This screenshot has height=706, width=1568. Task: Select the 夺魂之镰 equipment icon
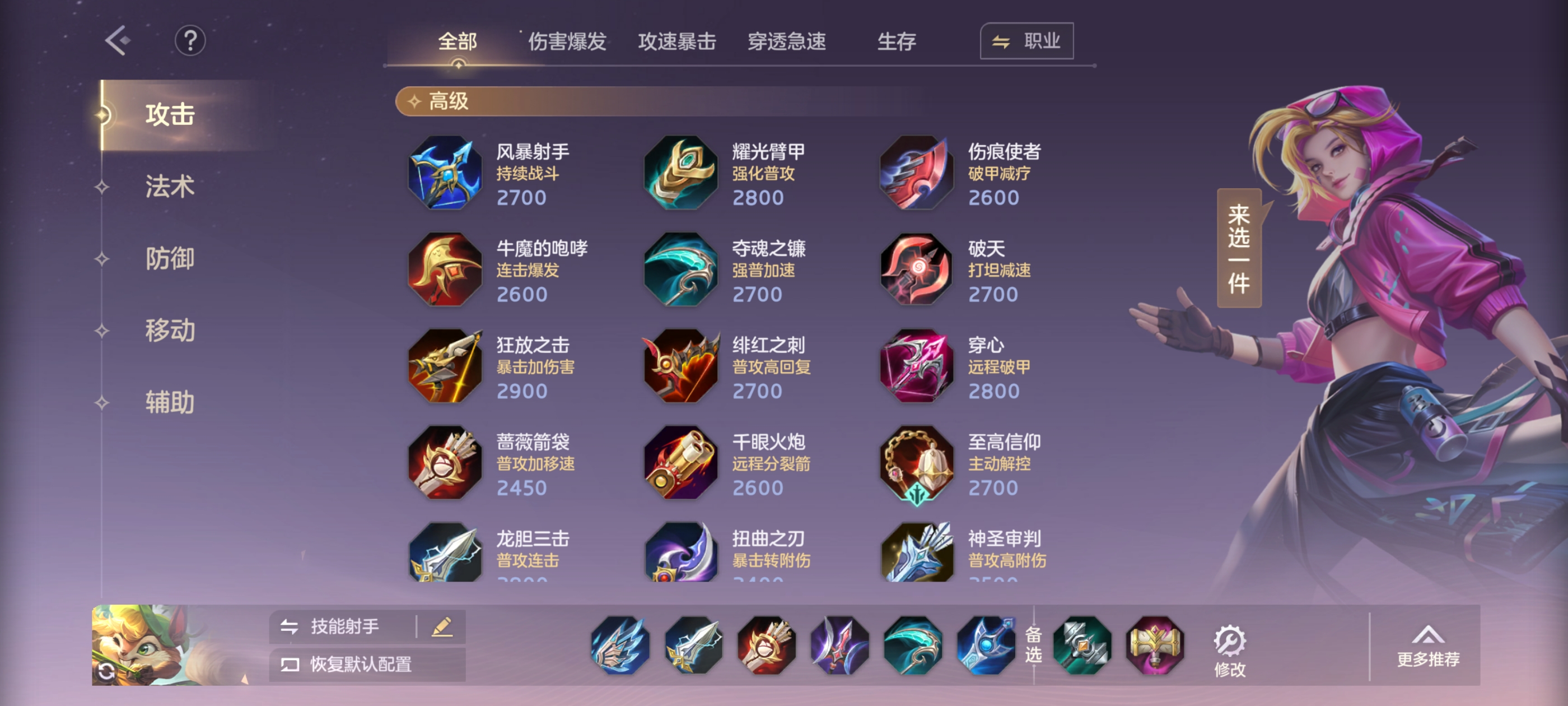[680, 270]
